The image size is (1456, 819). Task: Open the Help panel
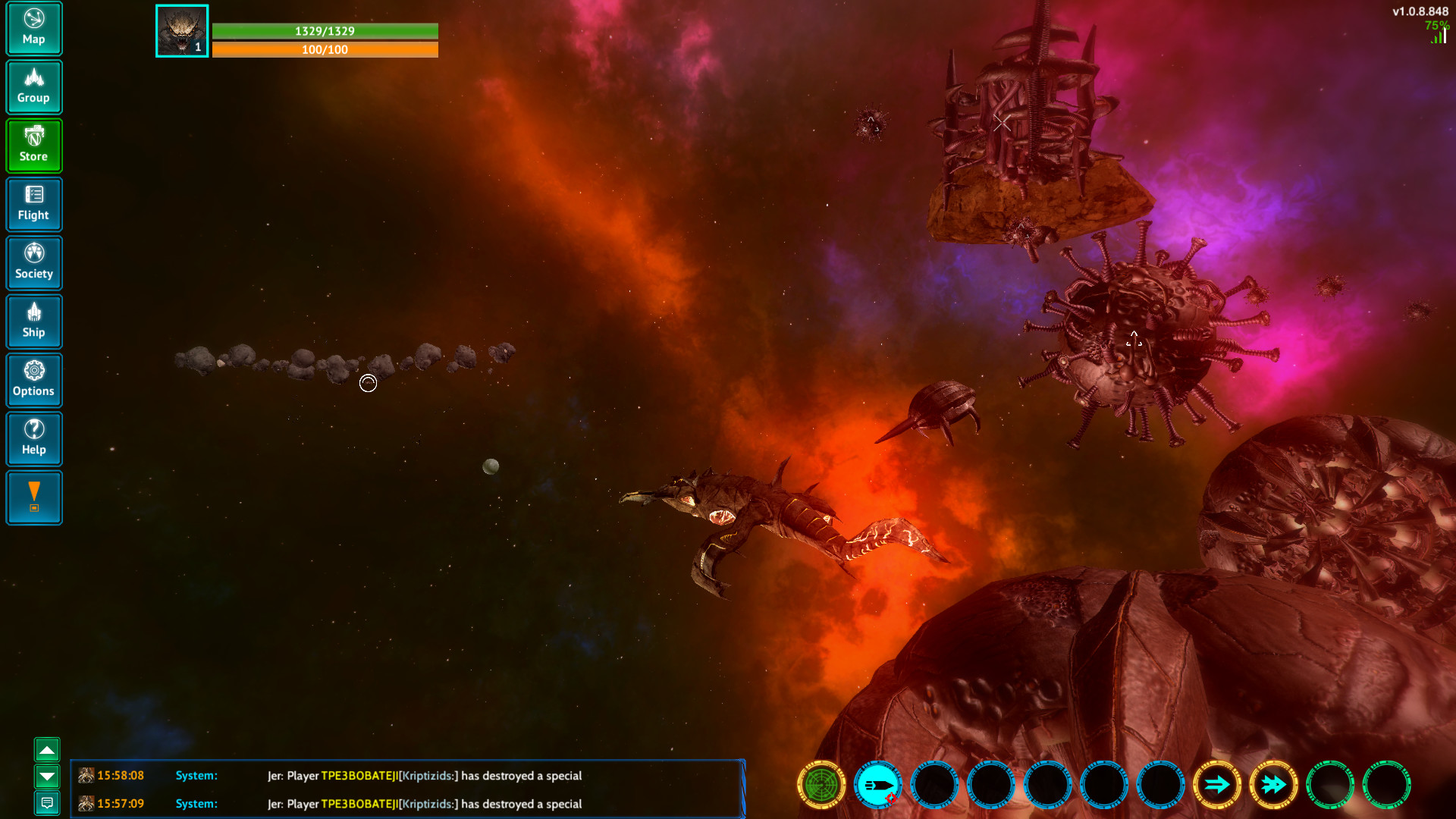point(34,438)
